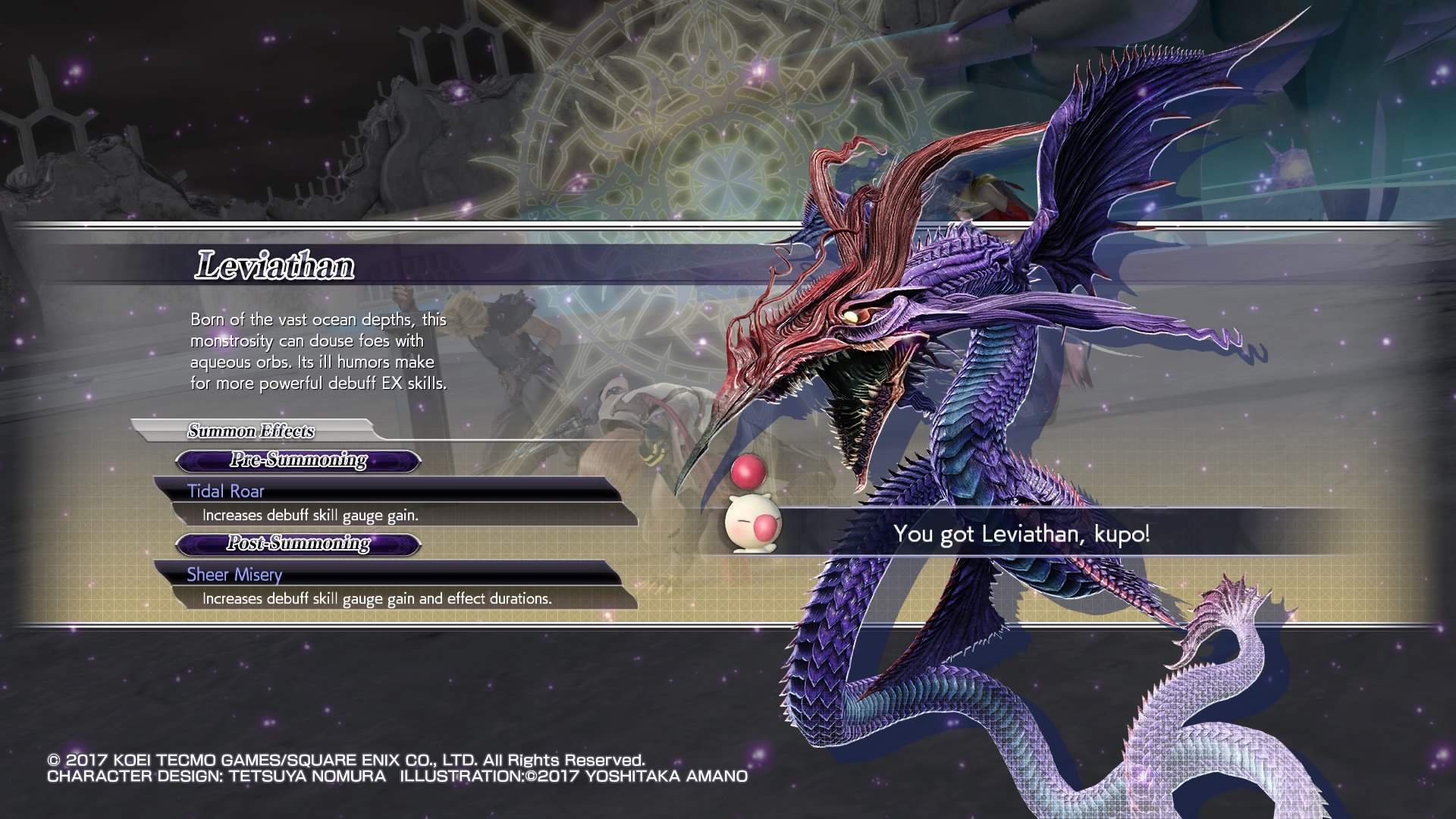Click the Post-Summoning section label
The width and height of the screenshot is (1456, 819).
click(298, 544)
